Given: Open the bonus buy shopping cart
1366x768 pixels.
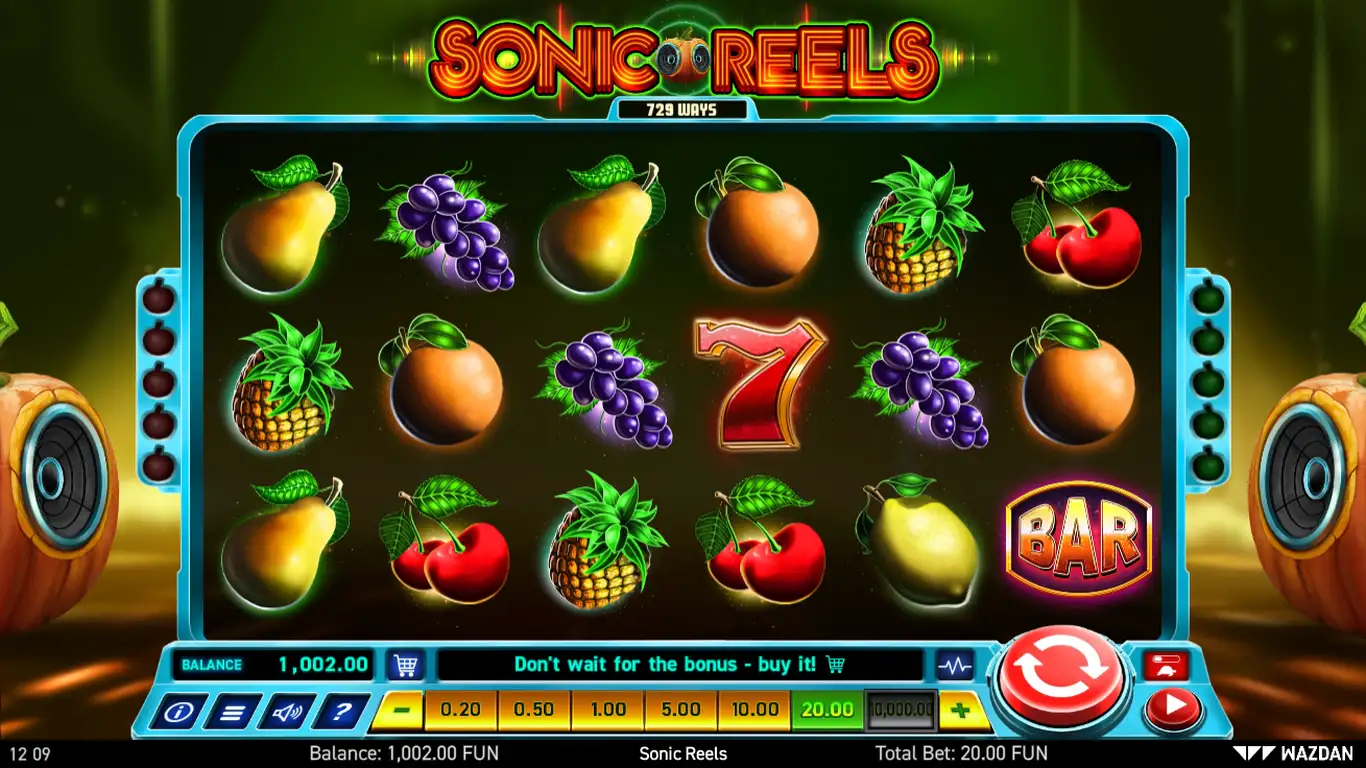Looking at the screenshot, I should [x=405, y=665].
